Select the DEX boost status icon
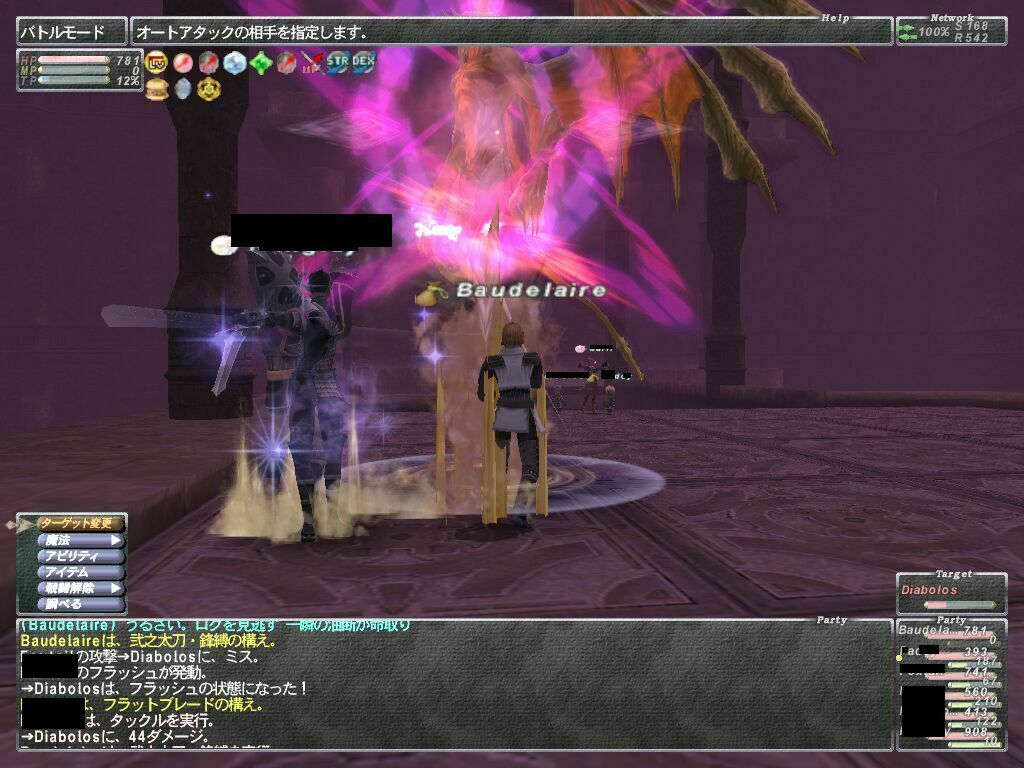The width and height of the screenshot is (1024, 768). 363,62
